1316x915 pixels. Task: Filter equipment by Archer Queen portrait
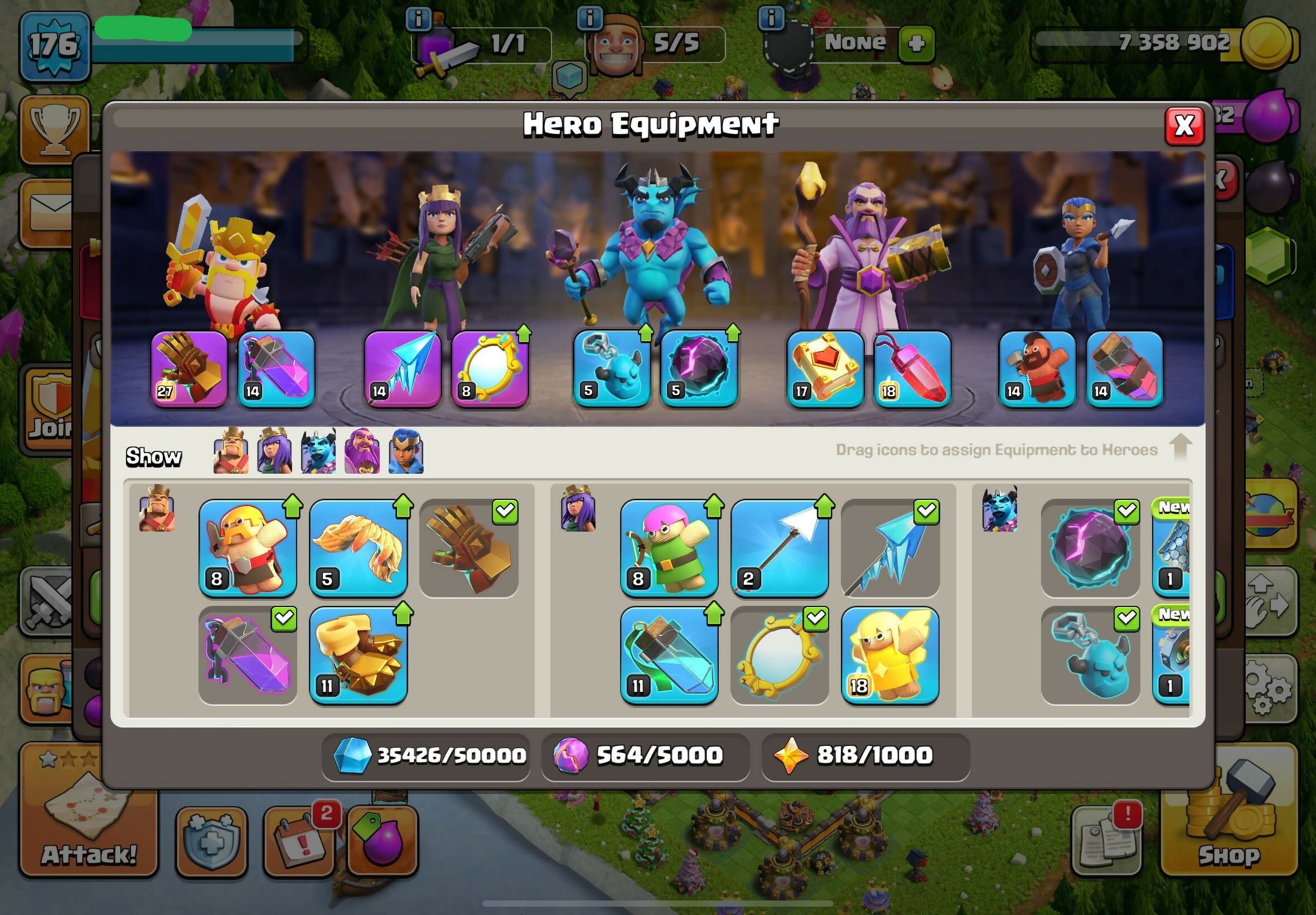point(274,451)
